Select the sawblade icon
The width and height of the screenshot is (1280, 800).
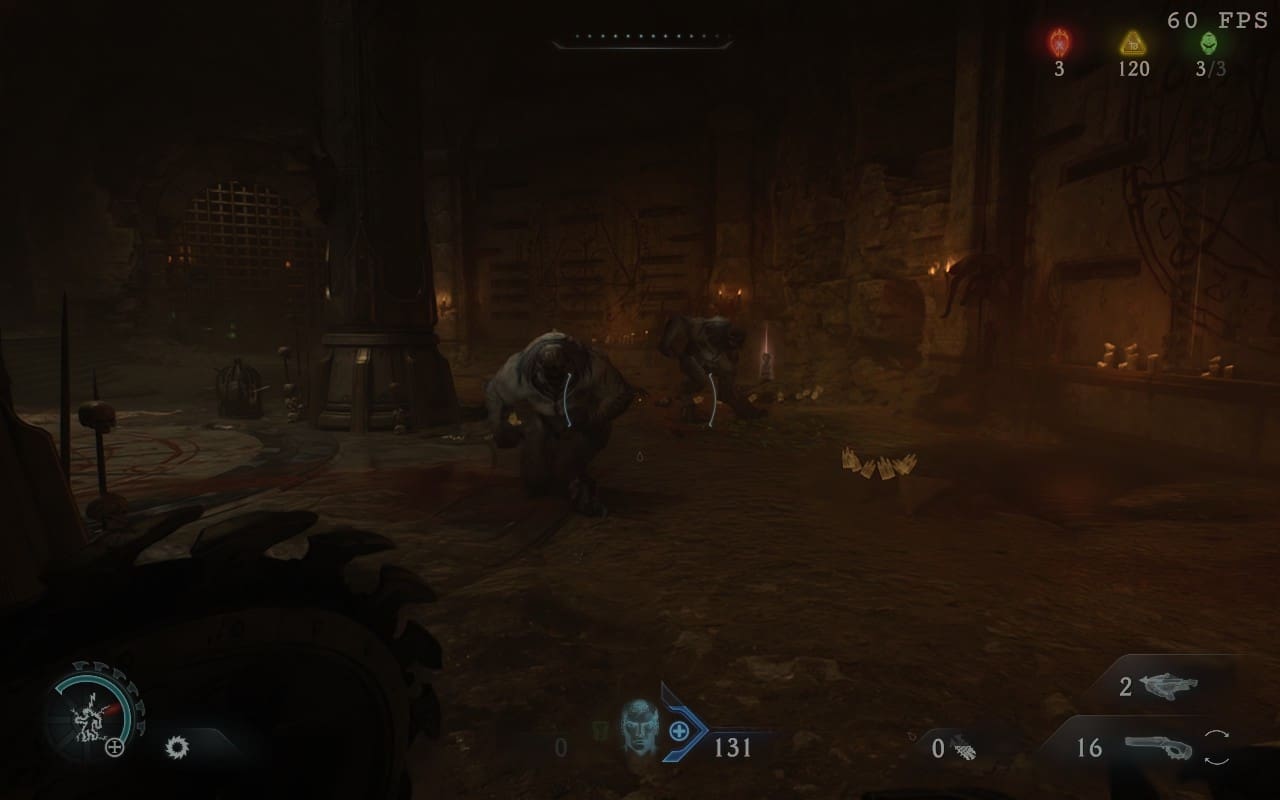click(x=177, y=746)
